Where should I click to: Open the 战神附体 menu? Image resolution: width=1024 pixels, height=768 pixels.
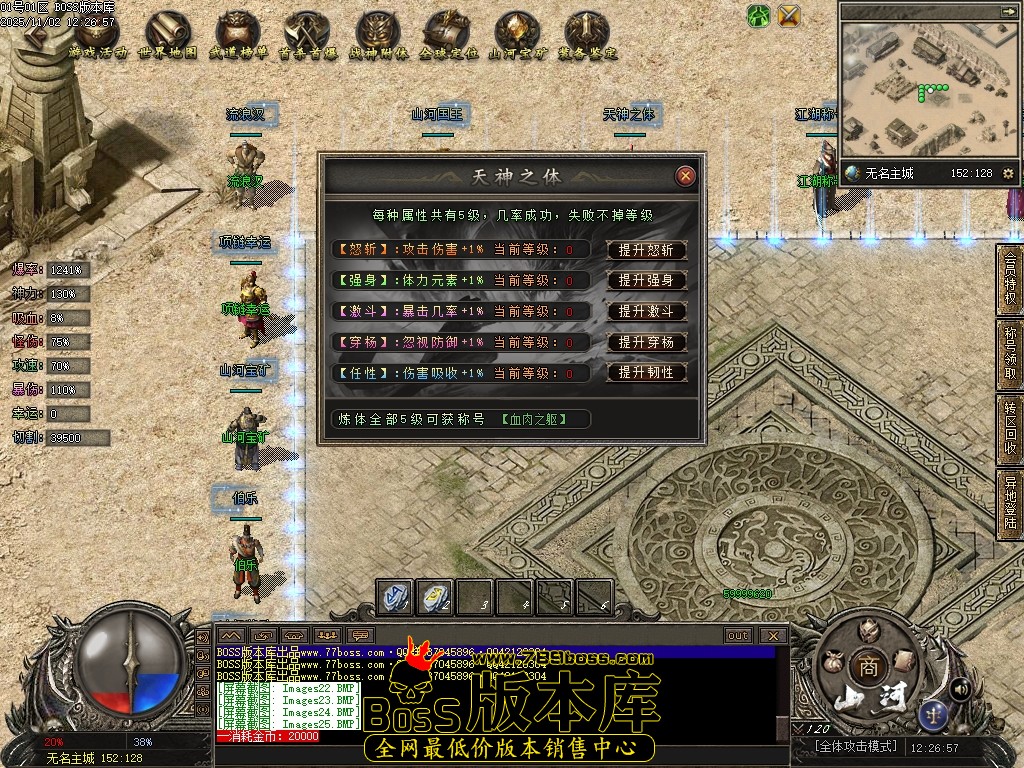(377, 35)
